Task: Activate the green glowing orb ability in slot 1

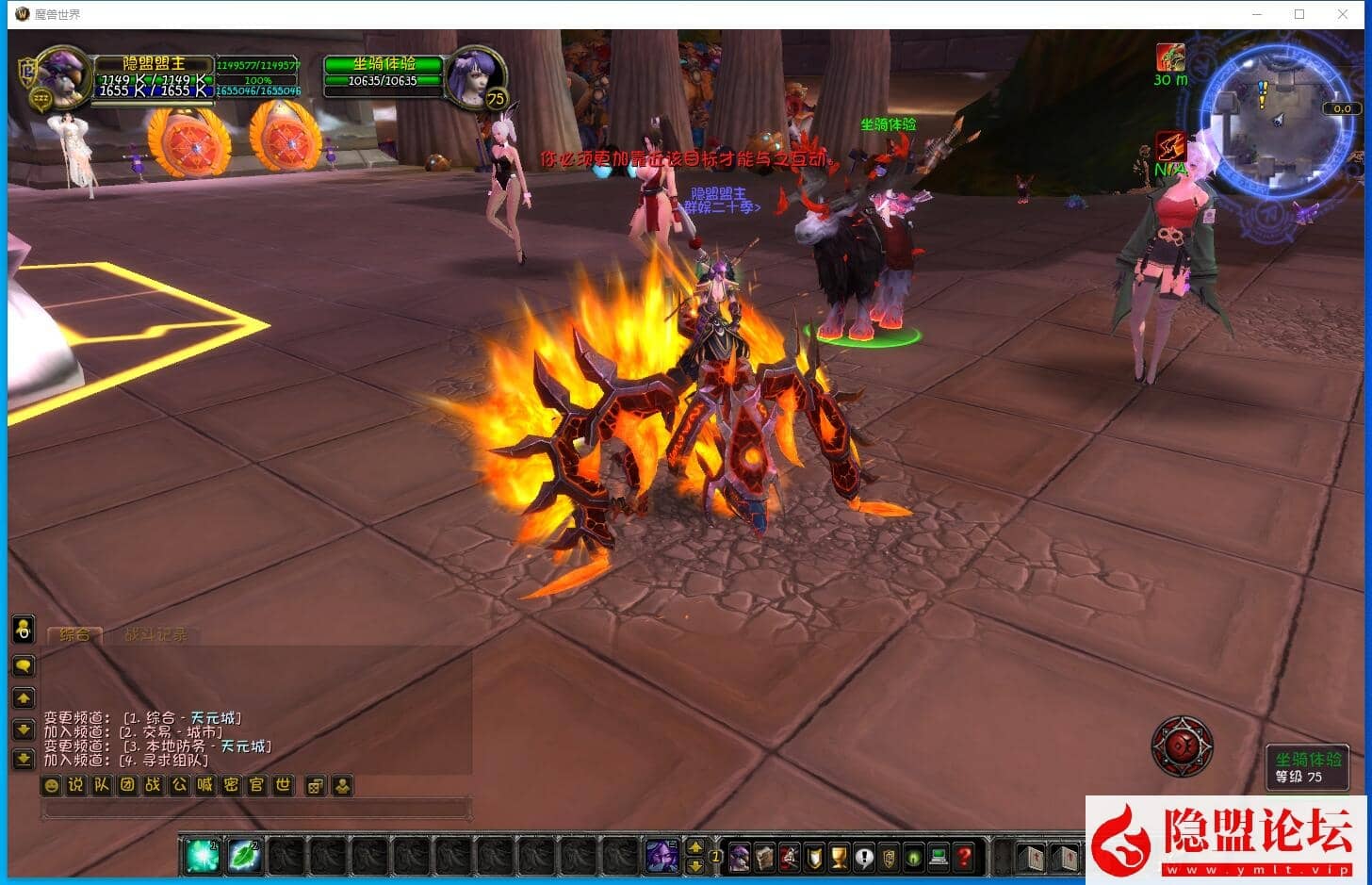Action: click(x=201, y=856)
